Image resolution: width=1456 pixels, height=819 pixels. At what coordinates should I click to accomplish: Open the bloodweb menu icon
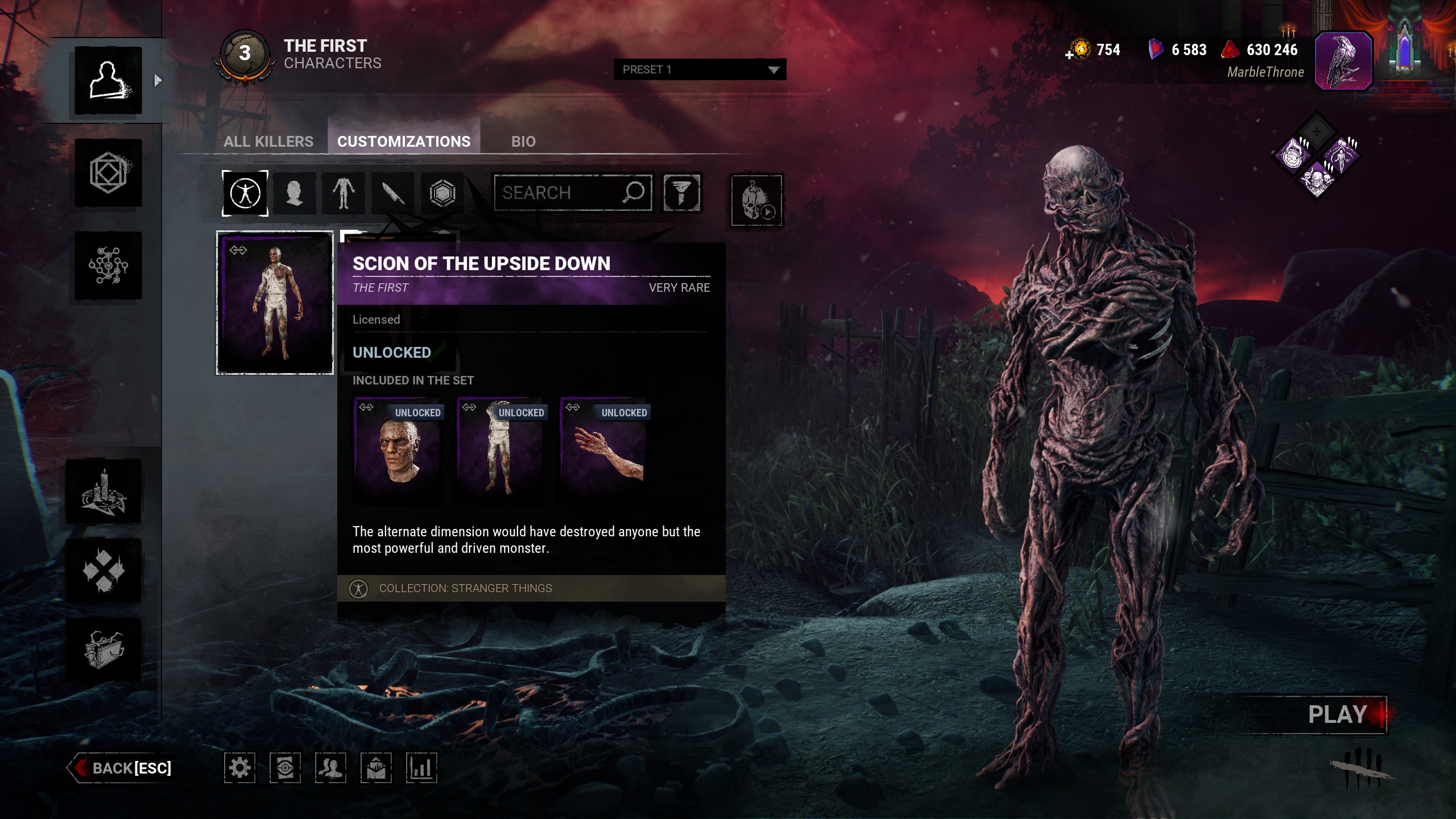coord(108,265)
